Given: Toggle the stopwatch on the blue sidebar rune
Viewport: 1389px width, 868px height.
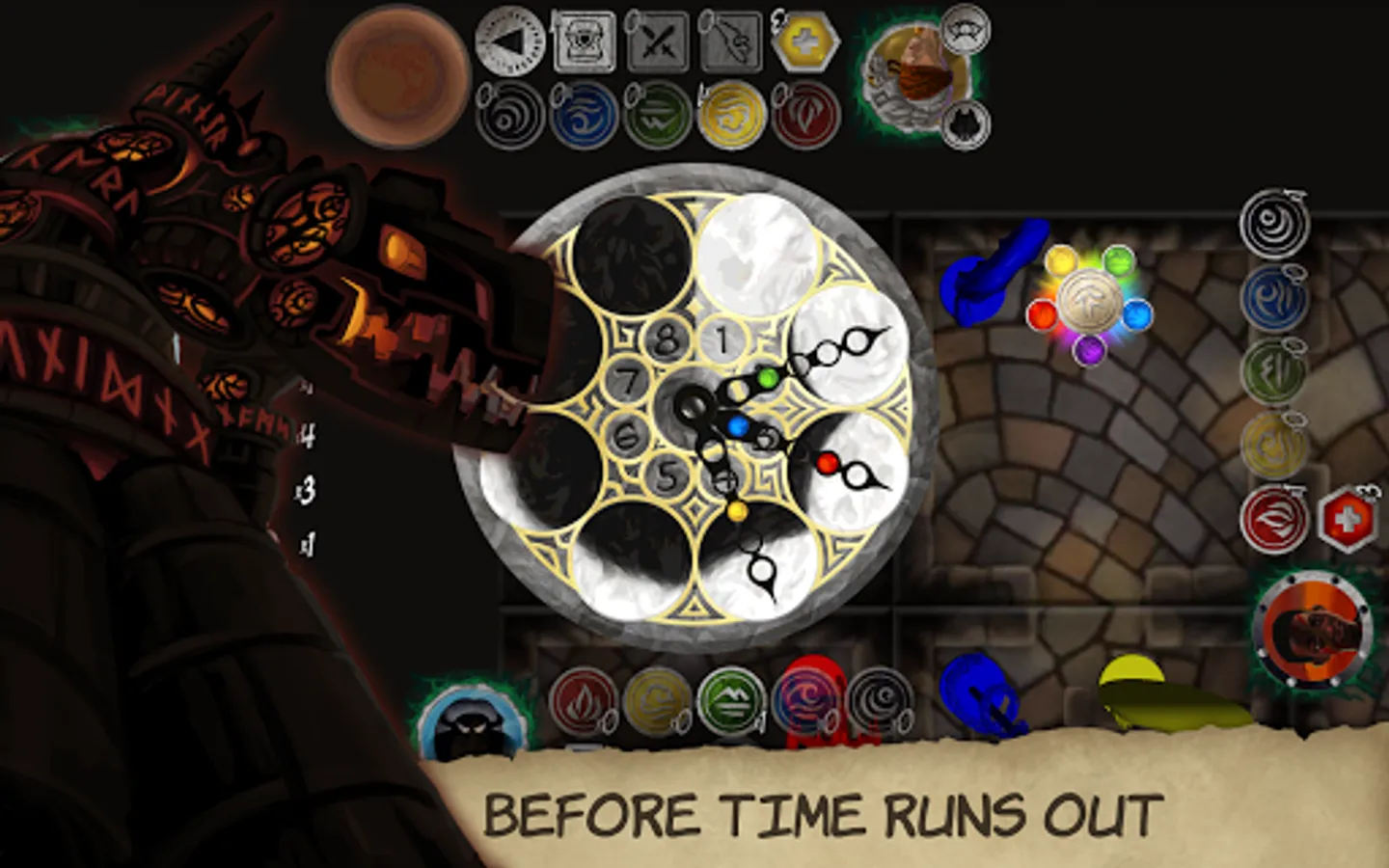Looking at the screenshot, I should (x=1293, y=275).
